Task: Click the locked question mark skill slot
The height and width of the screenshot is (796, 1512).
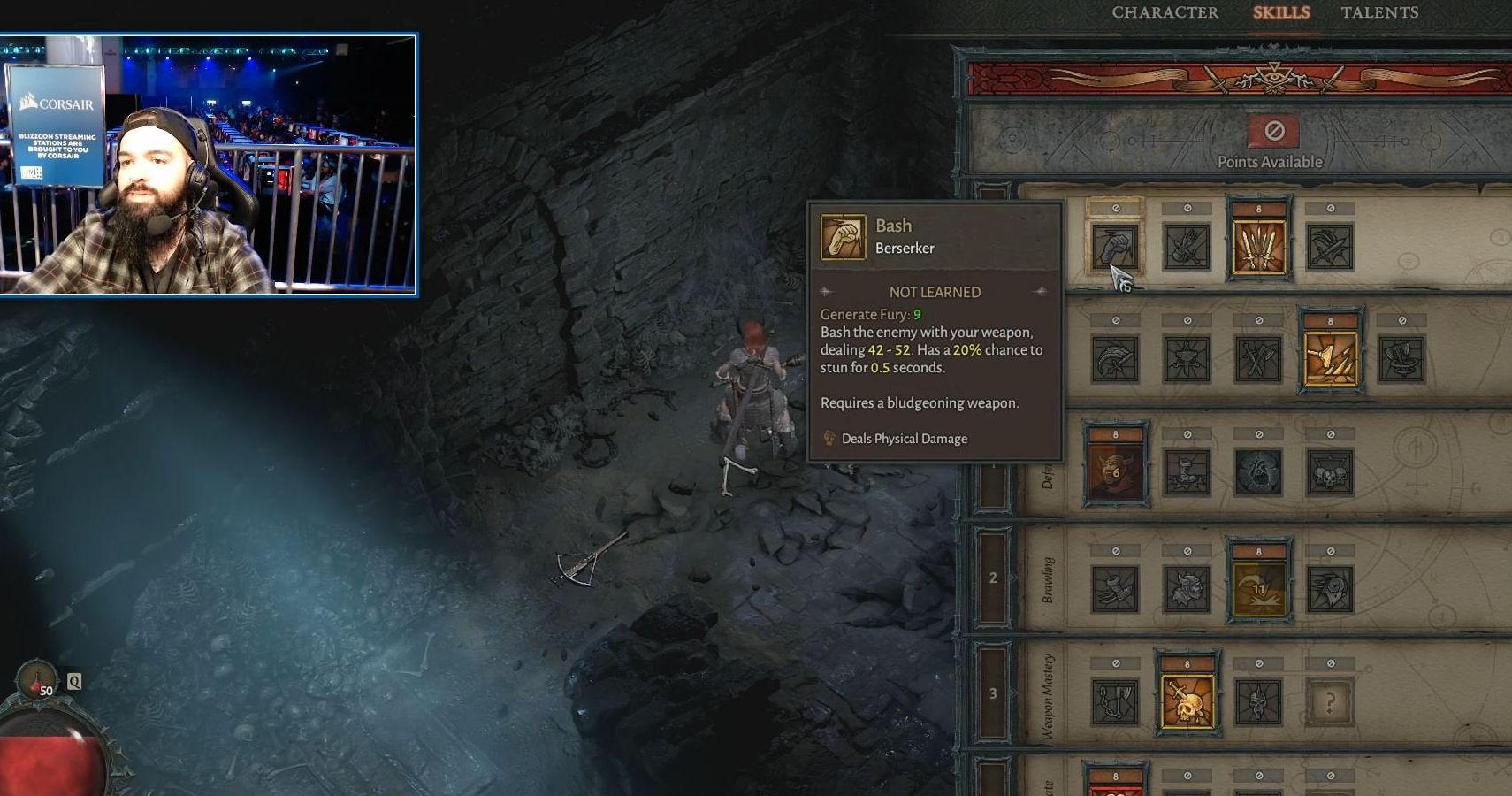Action: (1330, 702)
